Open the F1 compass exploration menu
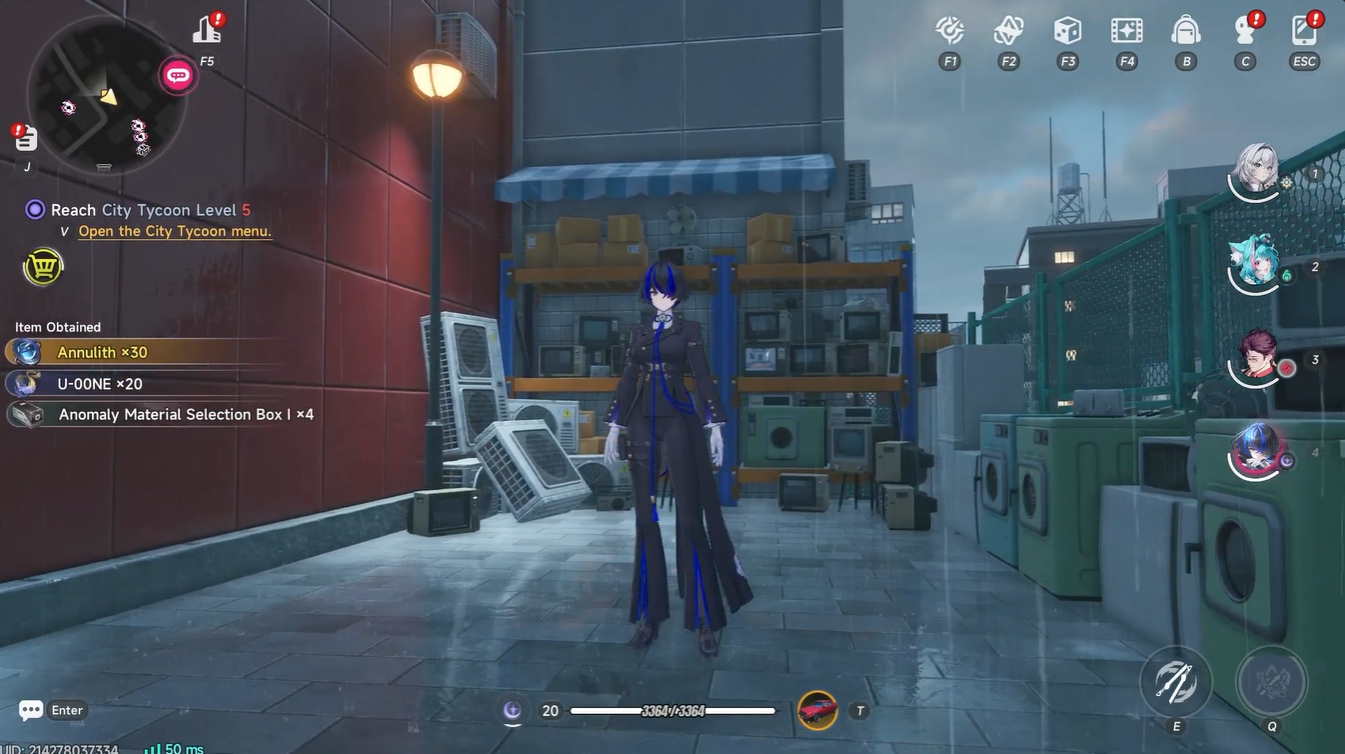Image resolution: width=1345 pixels, height=754 pixels. 948,30
